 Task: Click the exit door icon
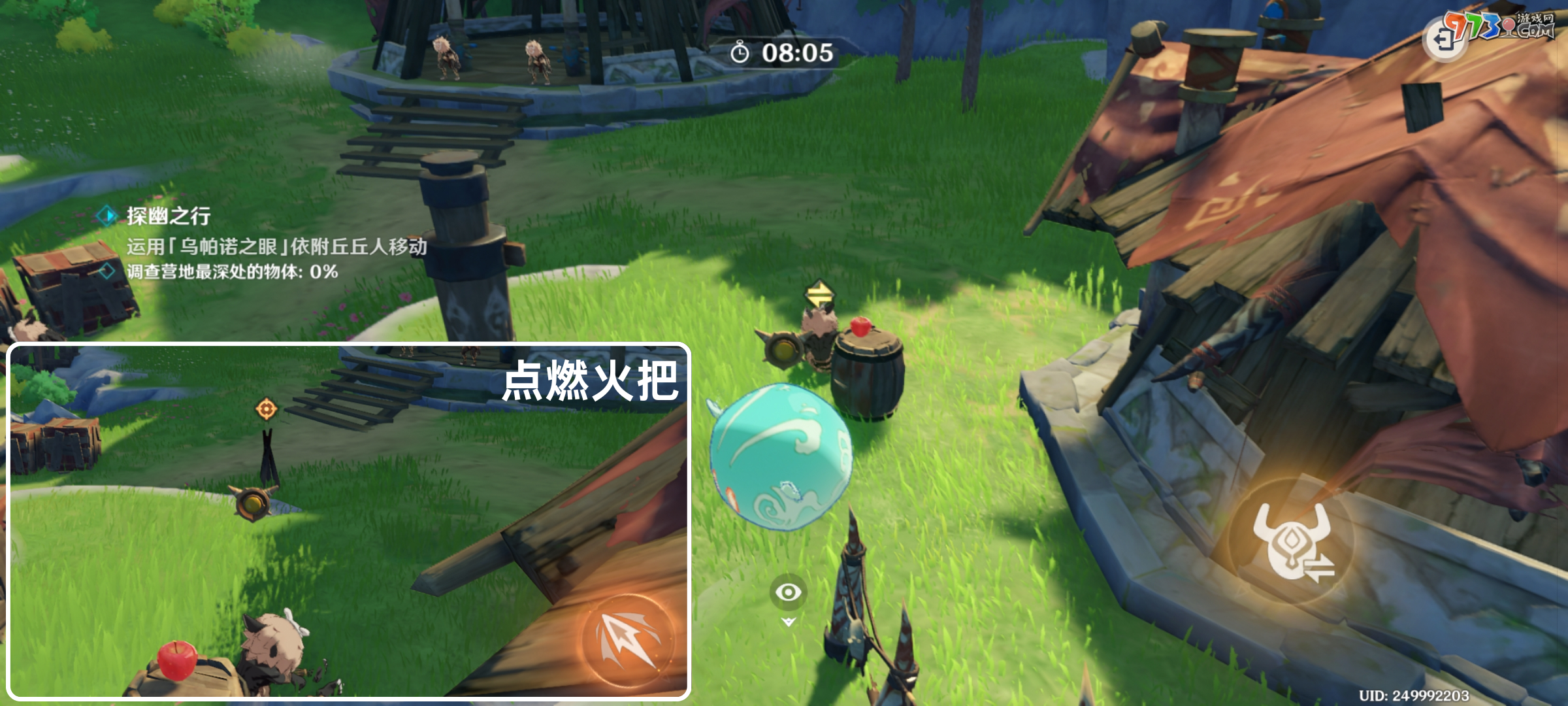coord(1443,40)
